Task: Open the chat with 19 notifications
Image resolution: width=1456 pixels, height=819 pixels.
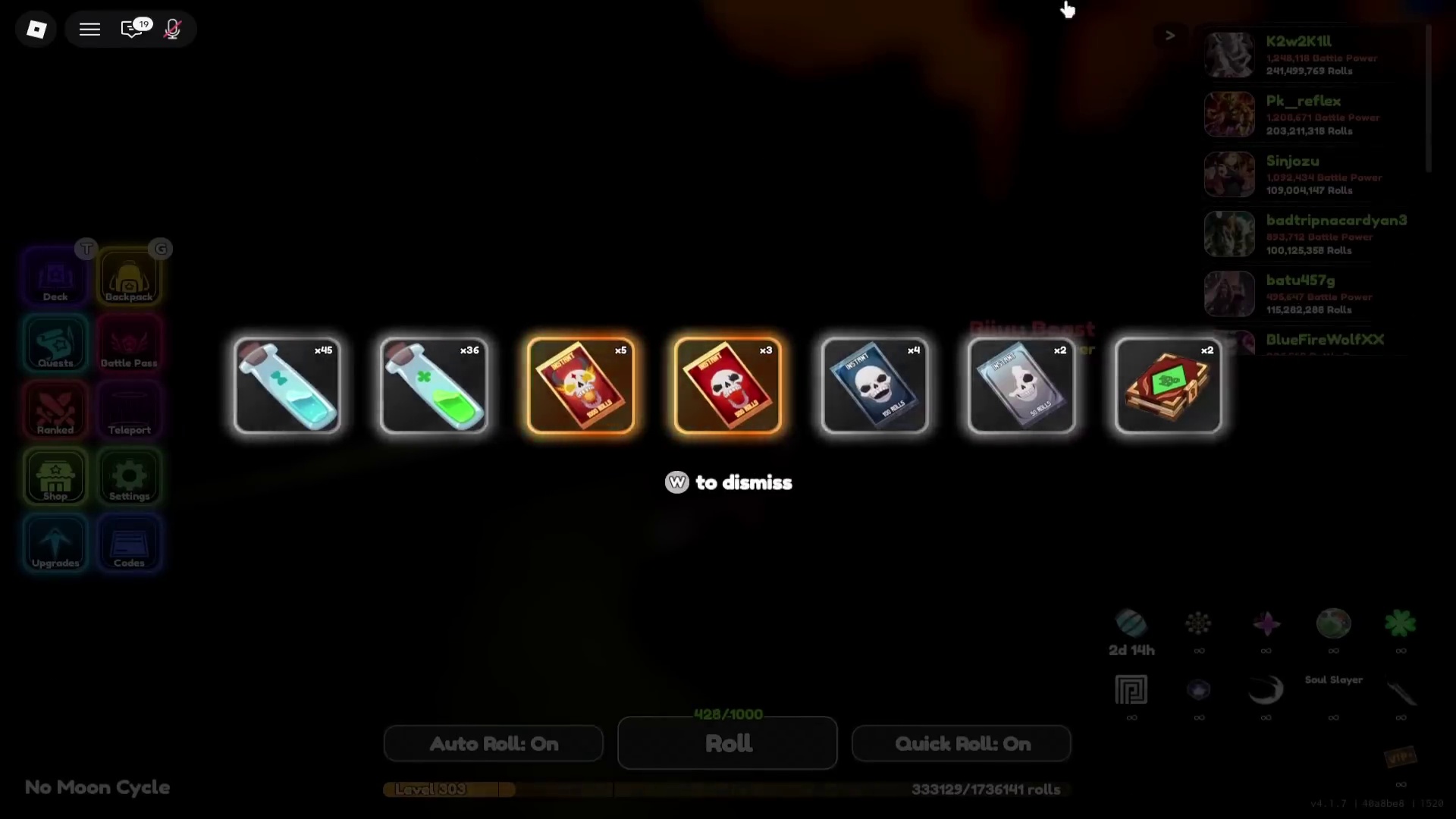Action: point(133,30)
